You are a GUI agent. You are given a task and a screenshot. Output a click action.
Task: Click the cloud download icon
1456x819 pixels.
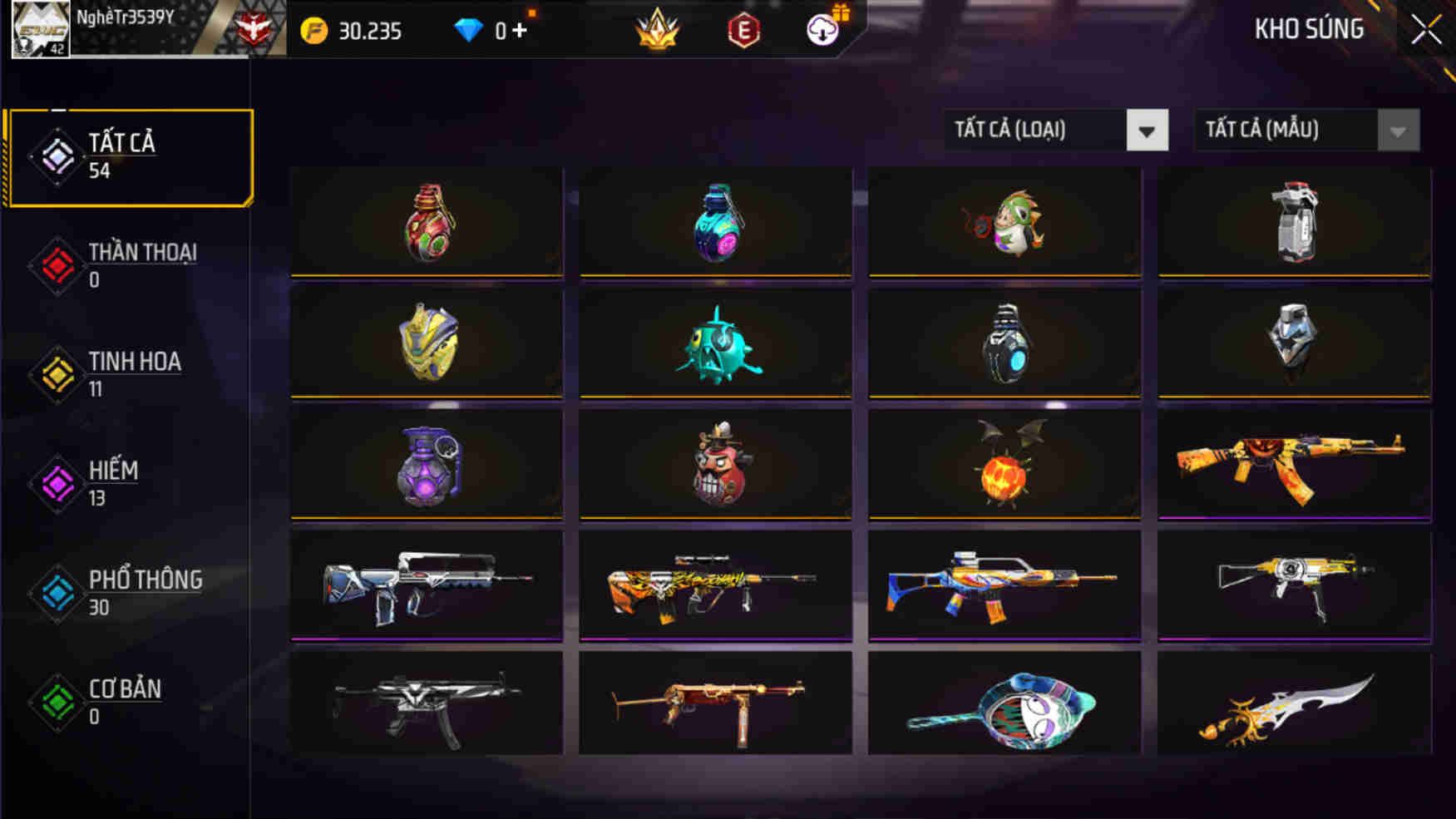[x=823, y=30]
